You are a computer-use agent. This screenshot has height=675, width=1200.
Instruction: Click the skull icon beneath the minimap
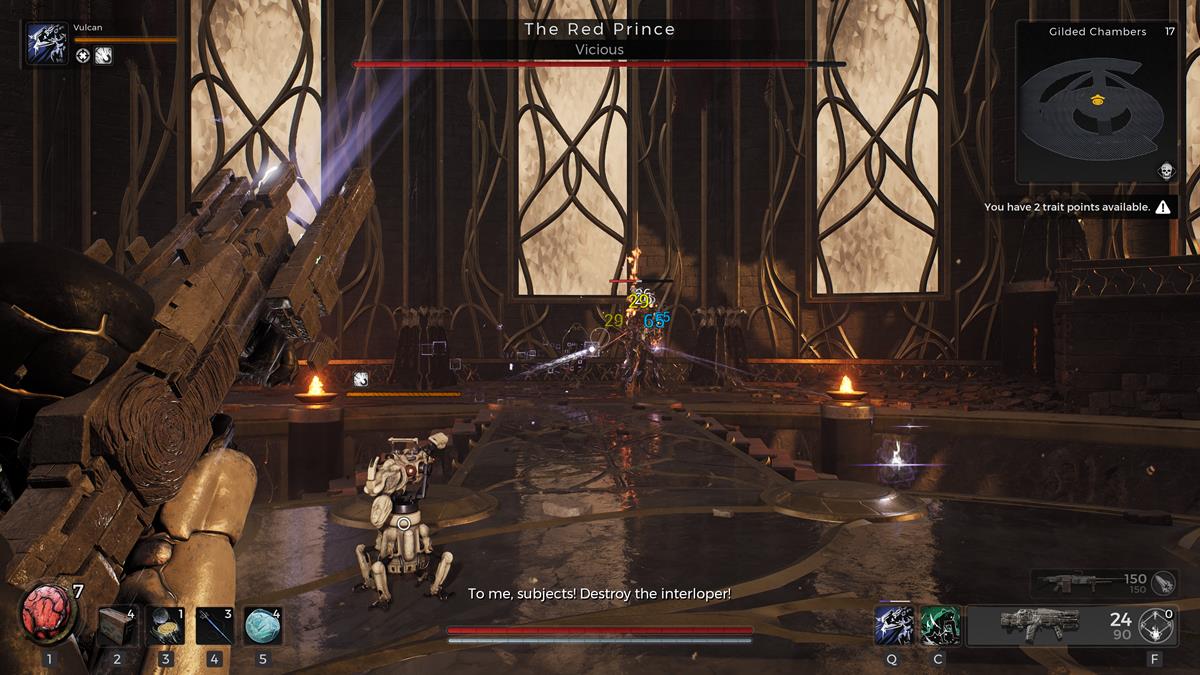tap(1165, 171)
